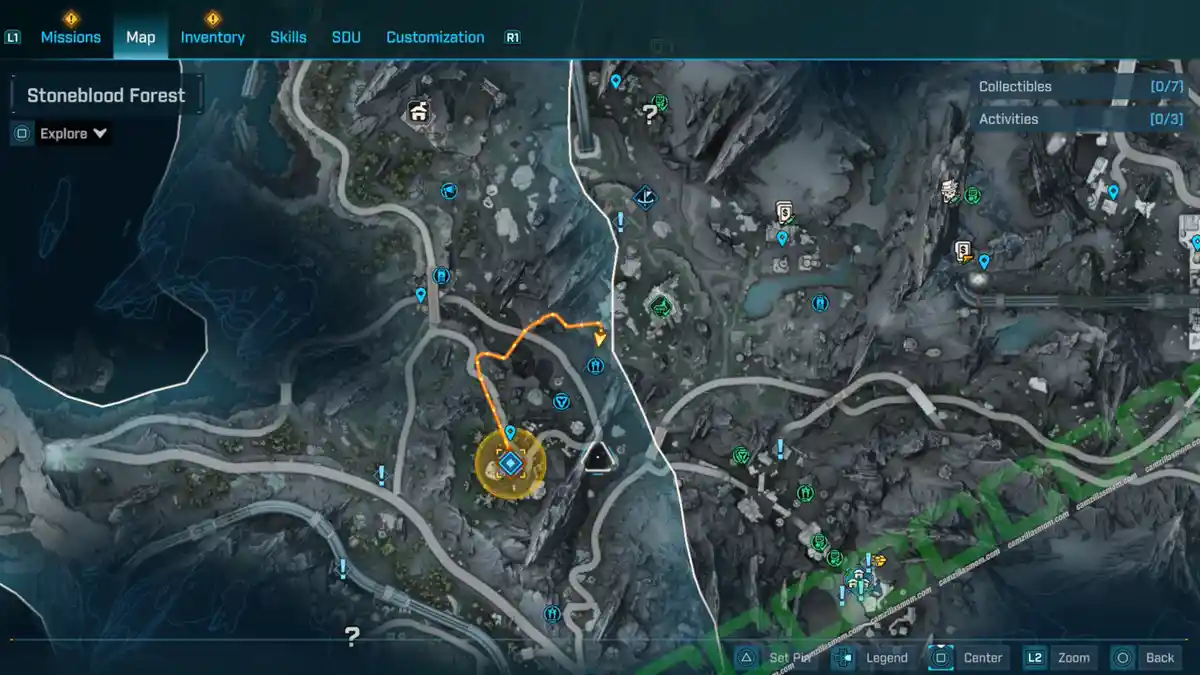Click the white question mark marker at top
This screenshot has height=675, width=1200.
point(650,114)
